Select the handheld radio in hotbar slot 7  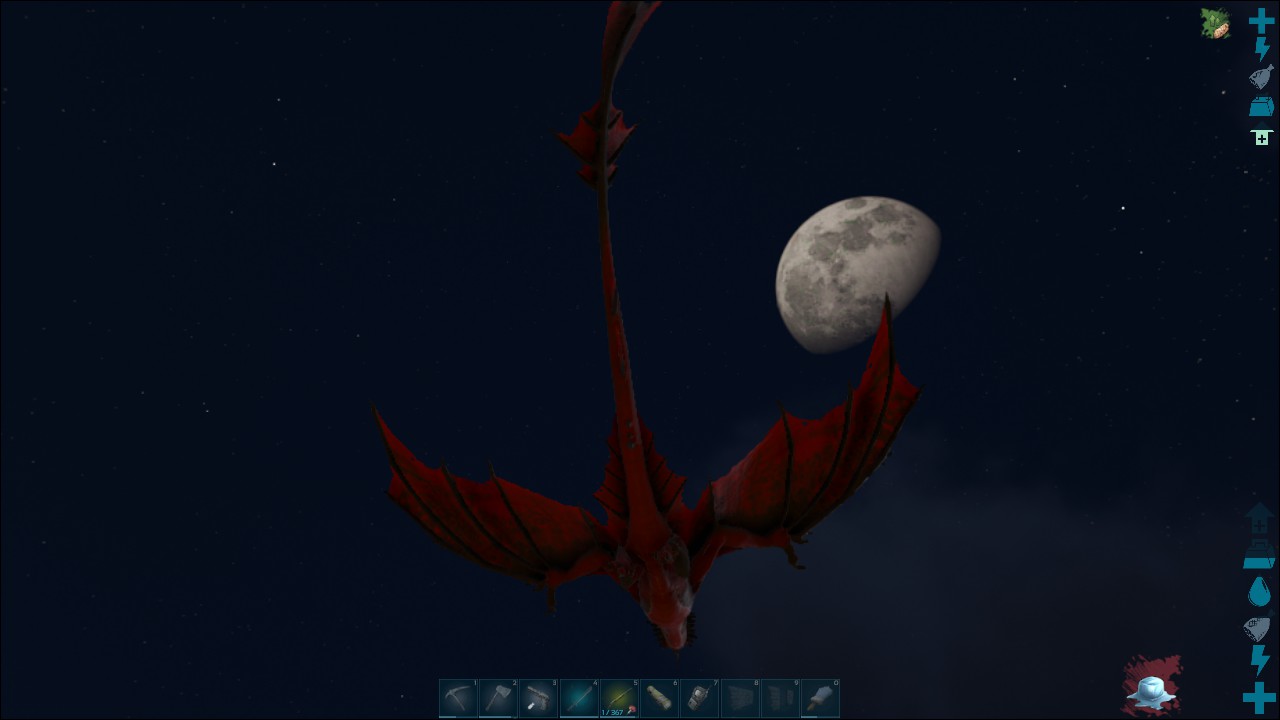tap(699, 698)
